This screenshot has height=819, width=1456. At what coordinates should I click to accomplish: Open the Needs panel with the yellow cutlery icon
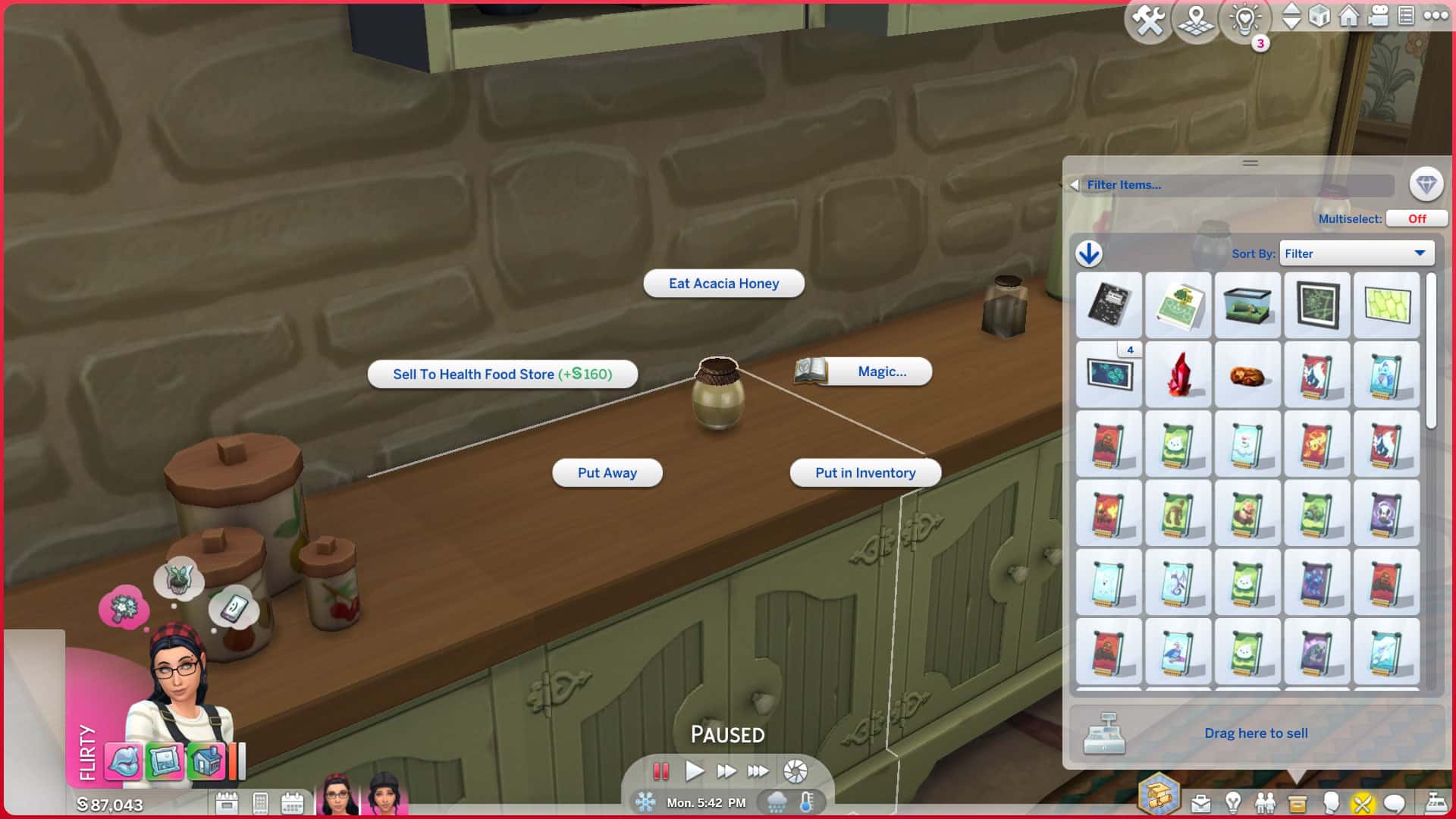tap(1363, 802)
